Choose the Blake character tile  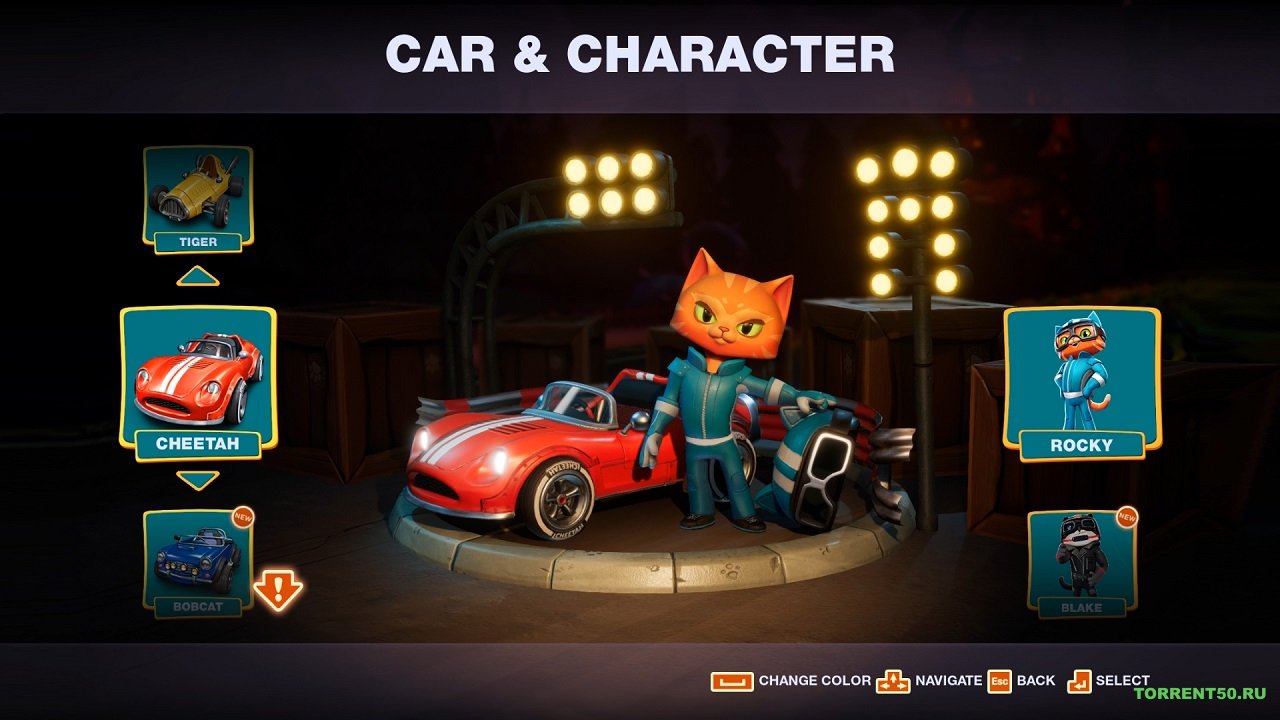click(x=1082, y=560)
